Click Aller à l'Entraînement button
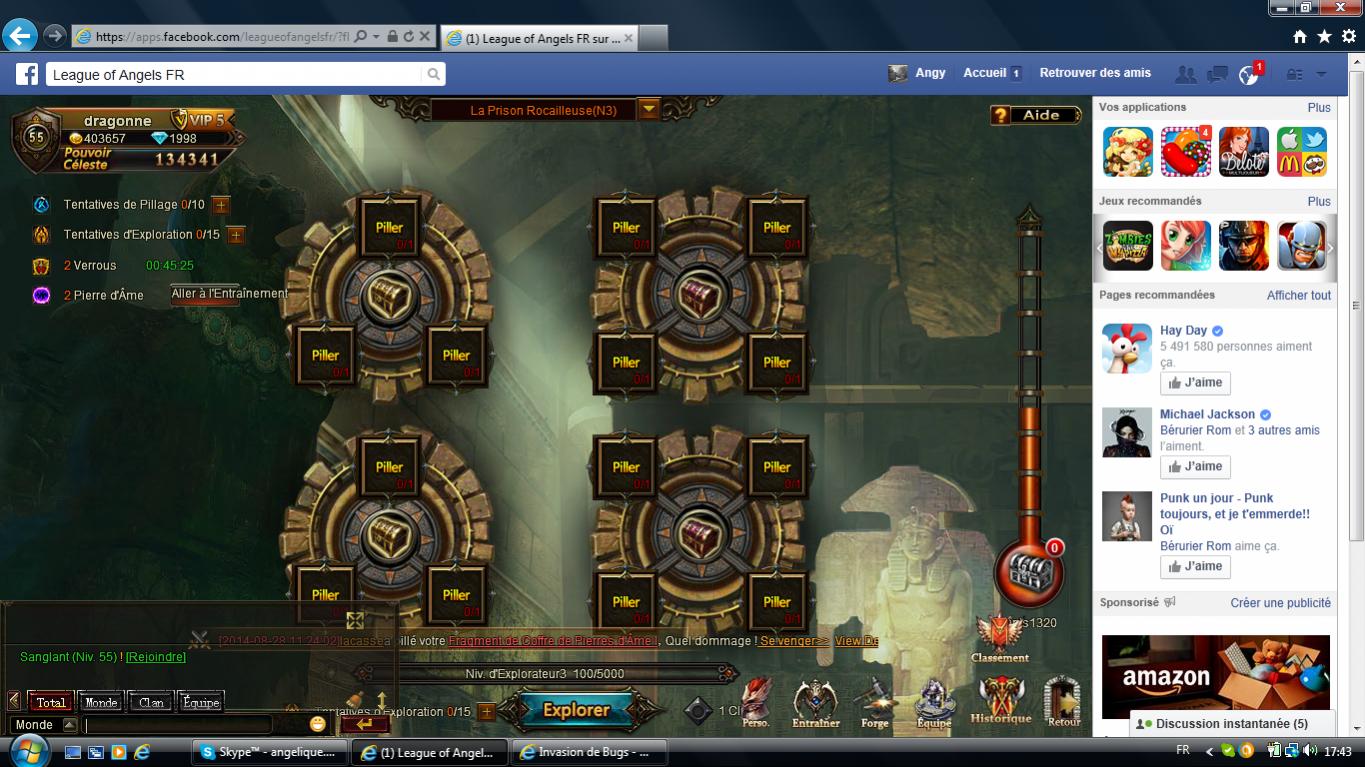Image resolution: width=1365 pixels, height=767 pixels. point(229,294)
